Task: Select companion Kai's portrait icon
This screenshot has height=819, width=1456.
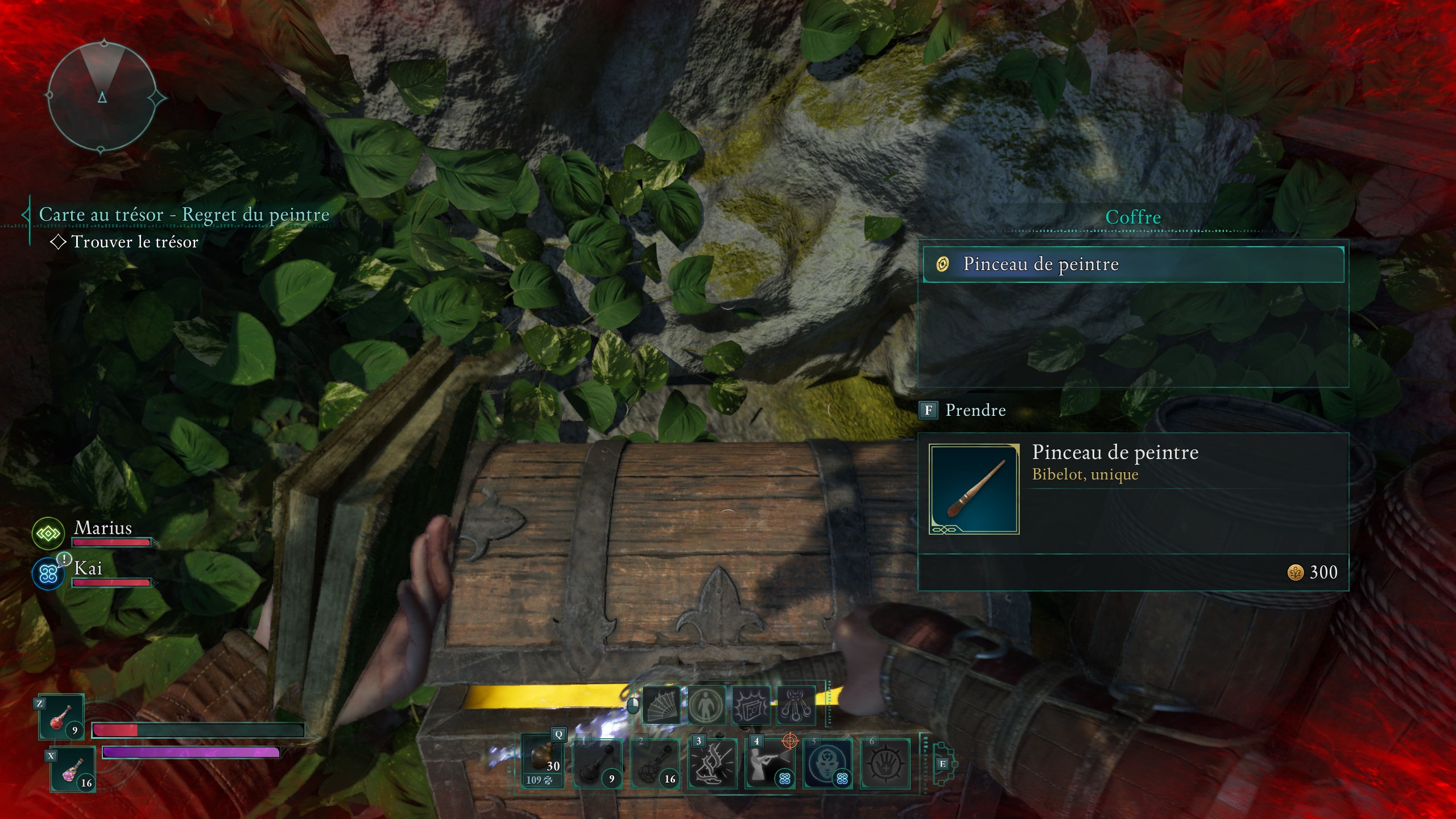Action: coord(48,574)
